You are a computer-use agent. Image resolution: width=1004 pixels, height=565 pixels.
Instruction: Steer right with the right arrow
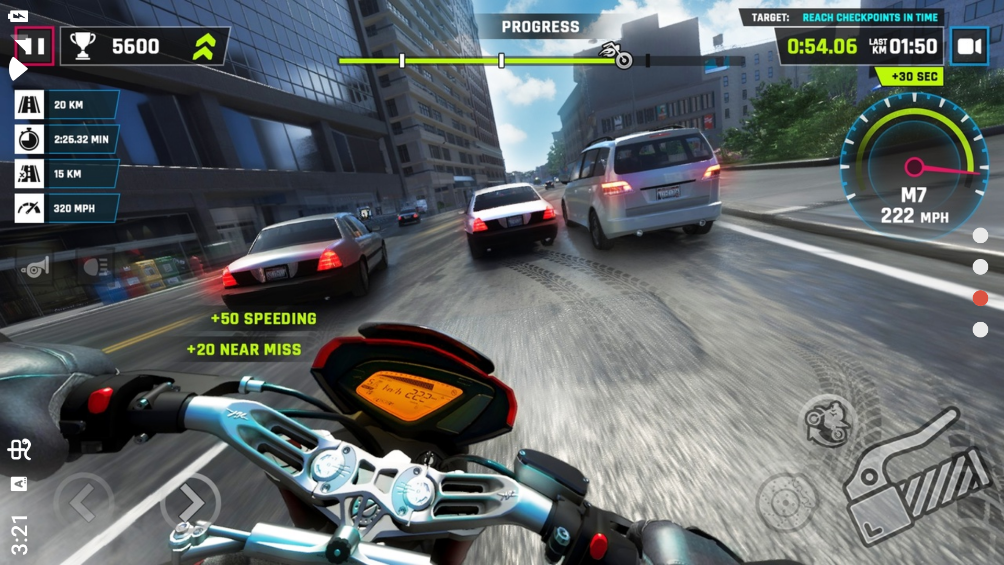(x=190, y=502)
